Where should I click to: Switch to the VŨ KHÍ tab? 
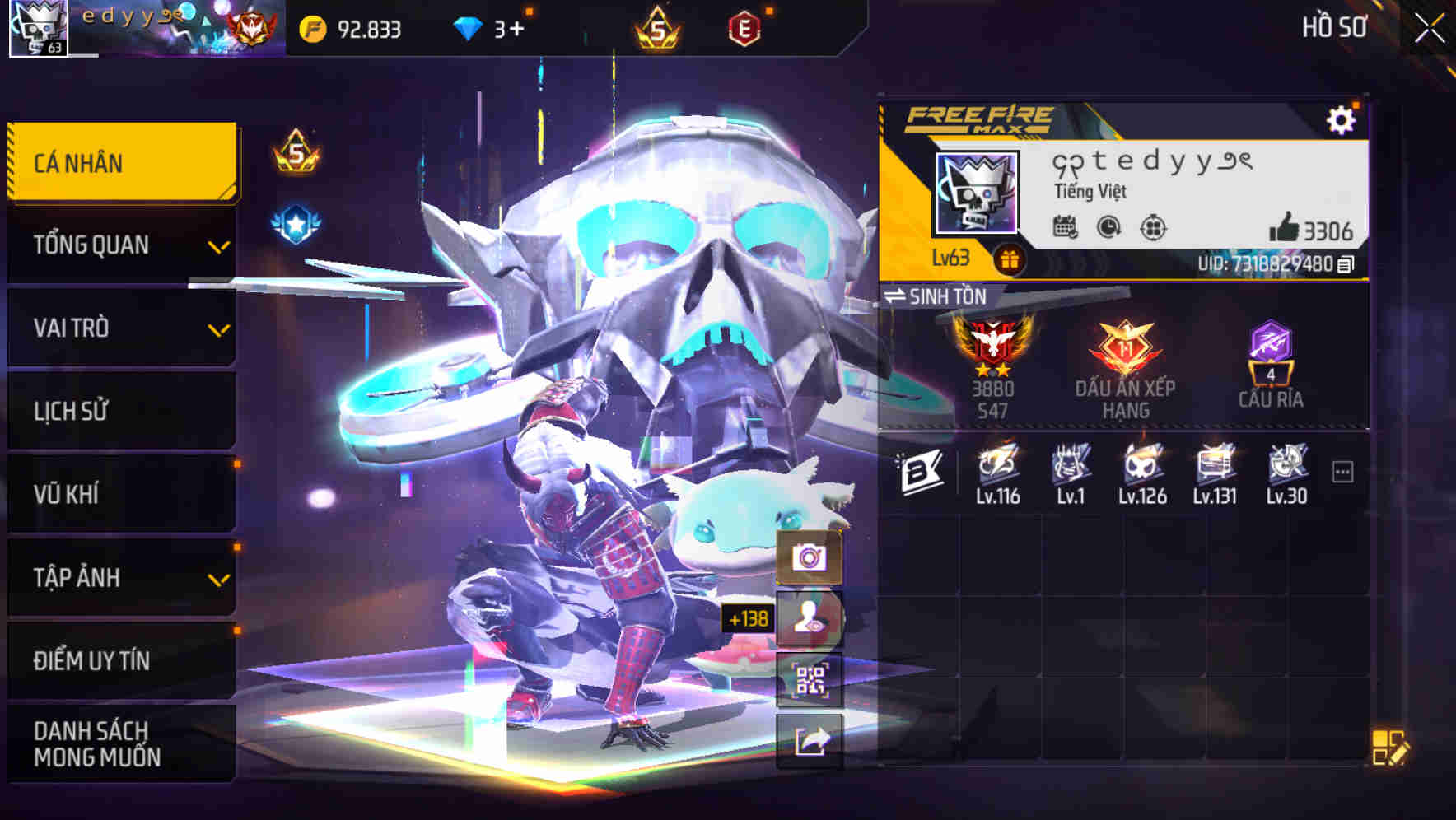pyautogui.click(x=120, y=494)
